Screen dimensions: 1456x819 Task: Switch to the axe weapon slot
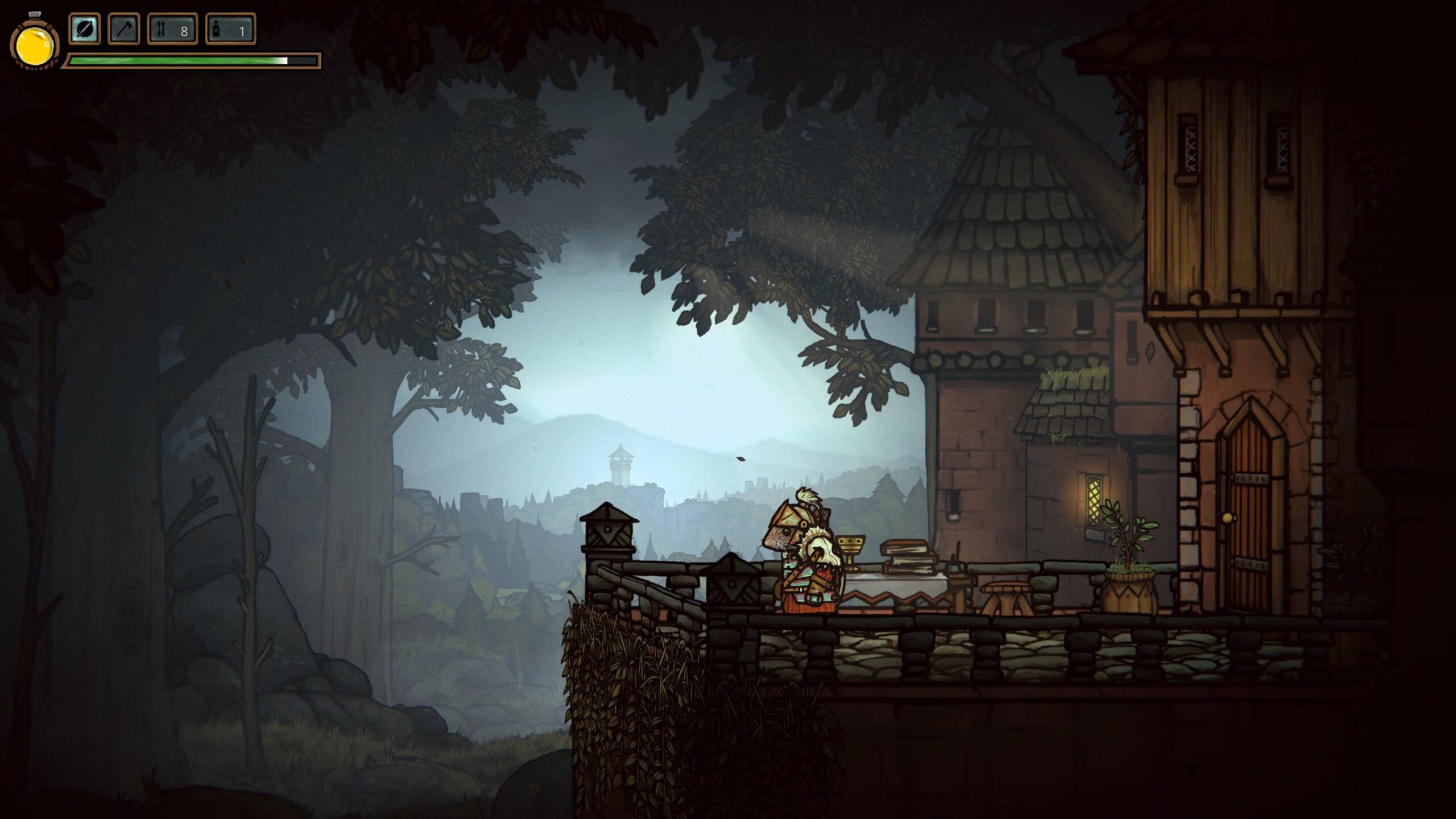124,29
